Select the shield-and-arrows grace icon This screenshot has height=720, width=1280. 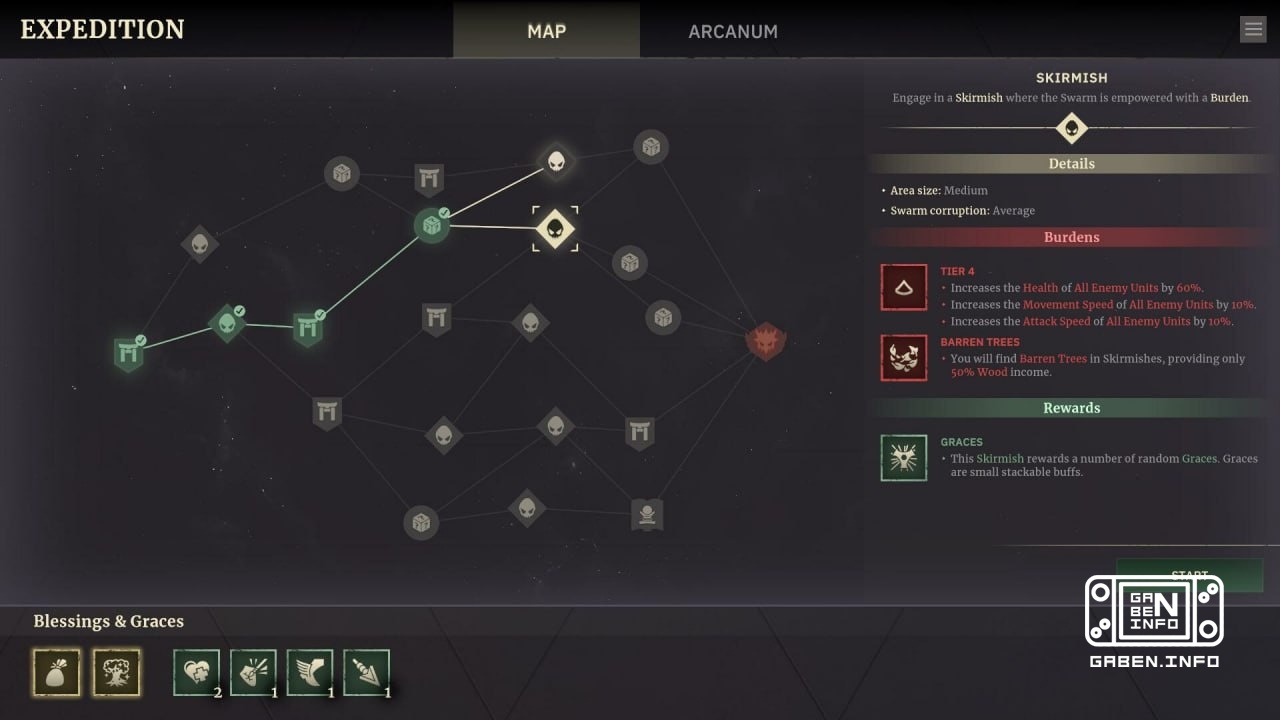tap(253, 672)
